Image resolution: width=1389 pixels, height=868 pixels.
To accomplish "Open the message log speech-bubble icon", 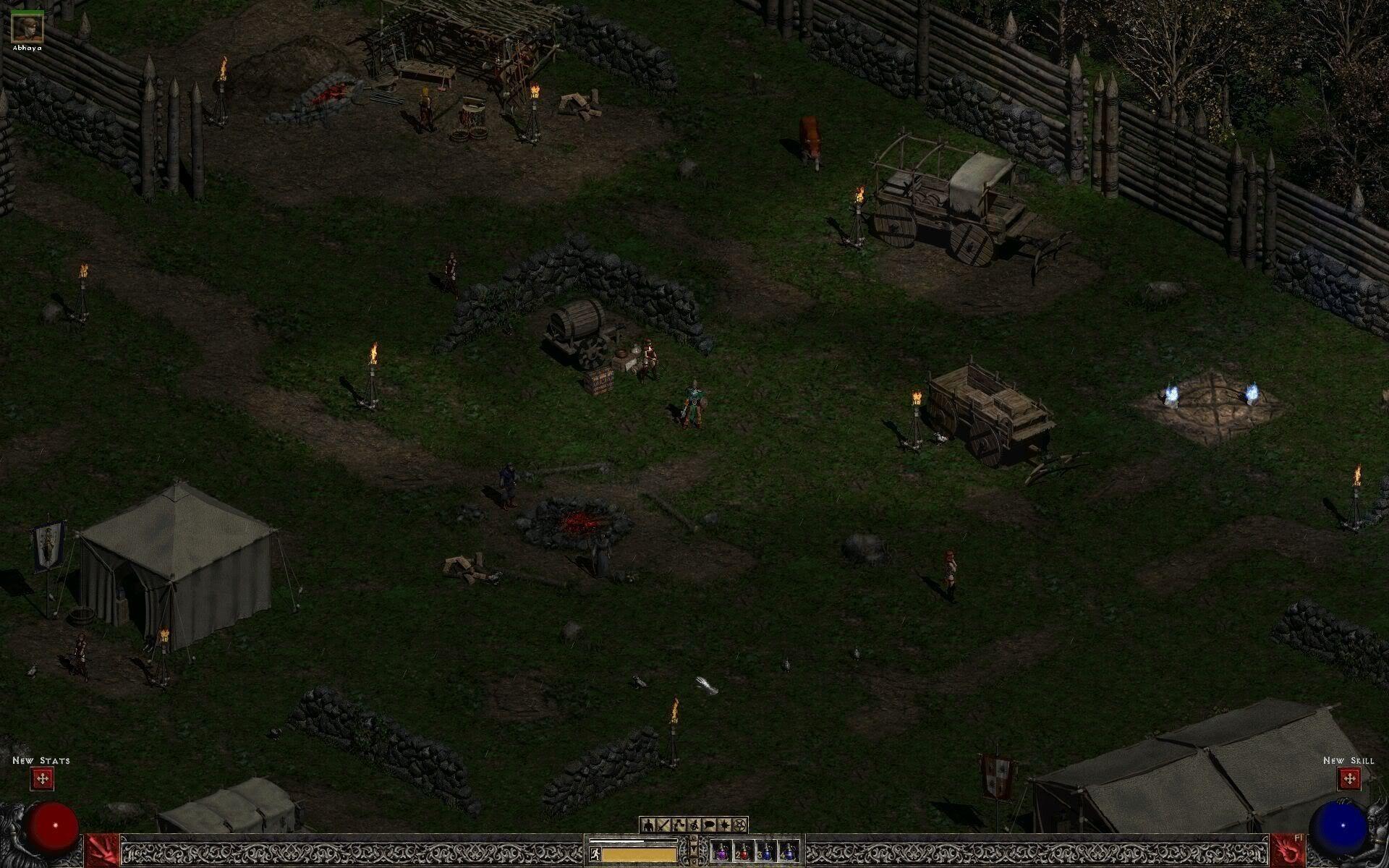I will tap(710, 826).
